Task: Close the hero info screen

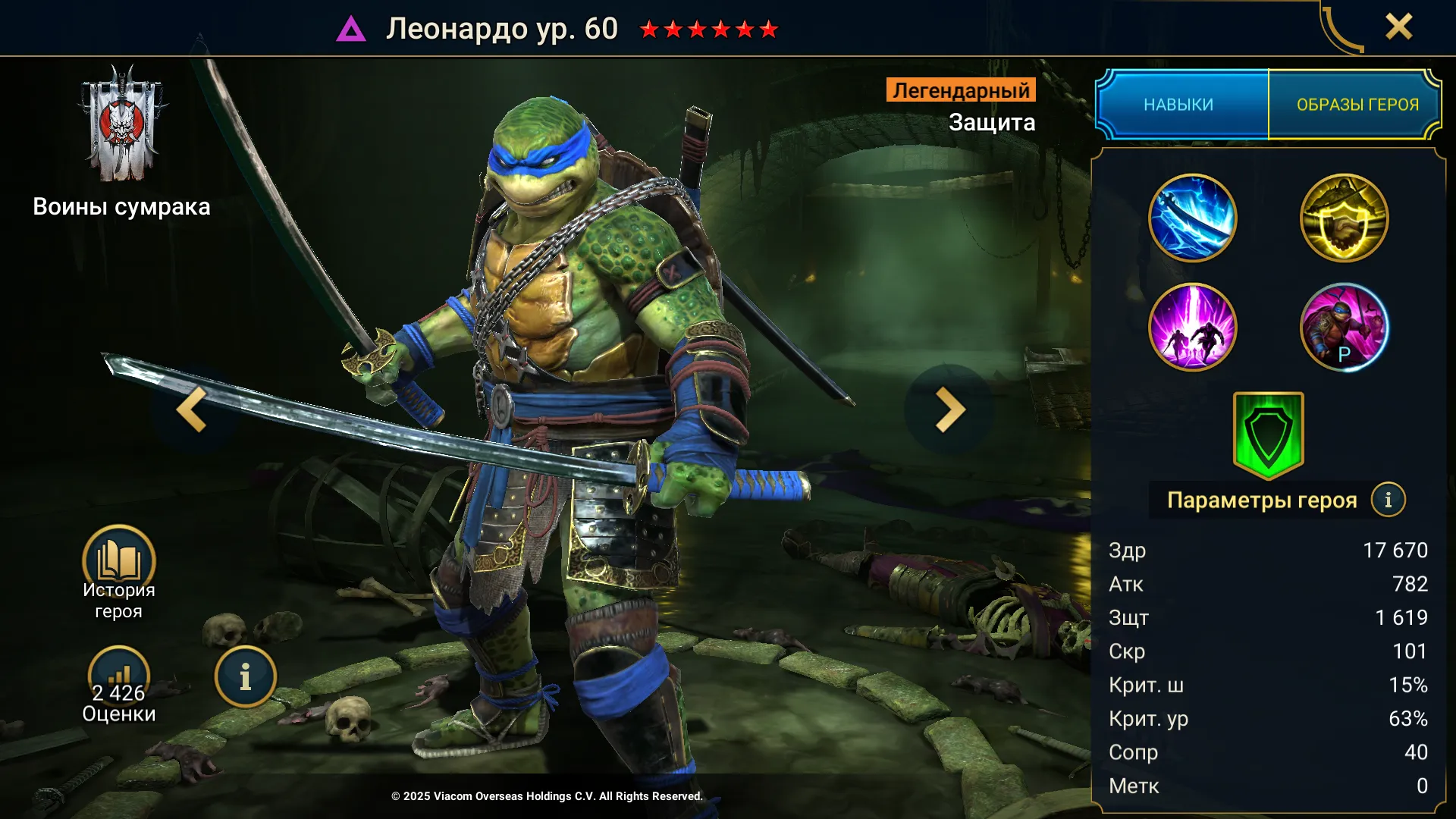Action: tap(1398, 27)
